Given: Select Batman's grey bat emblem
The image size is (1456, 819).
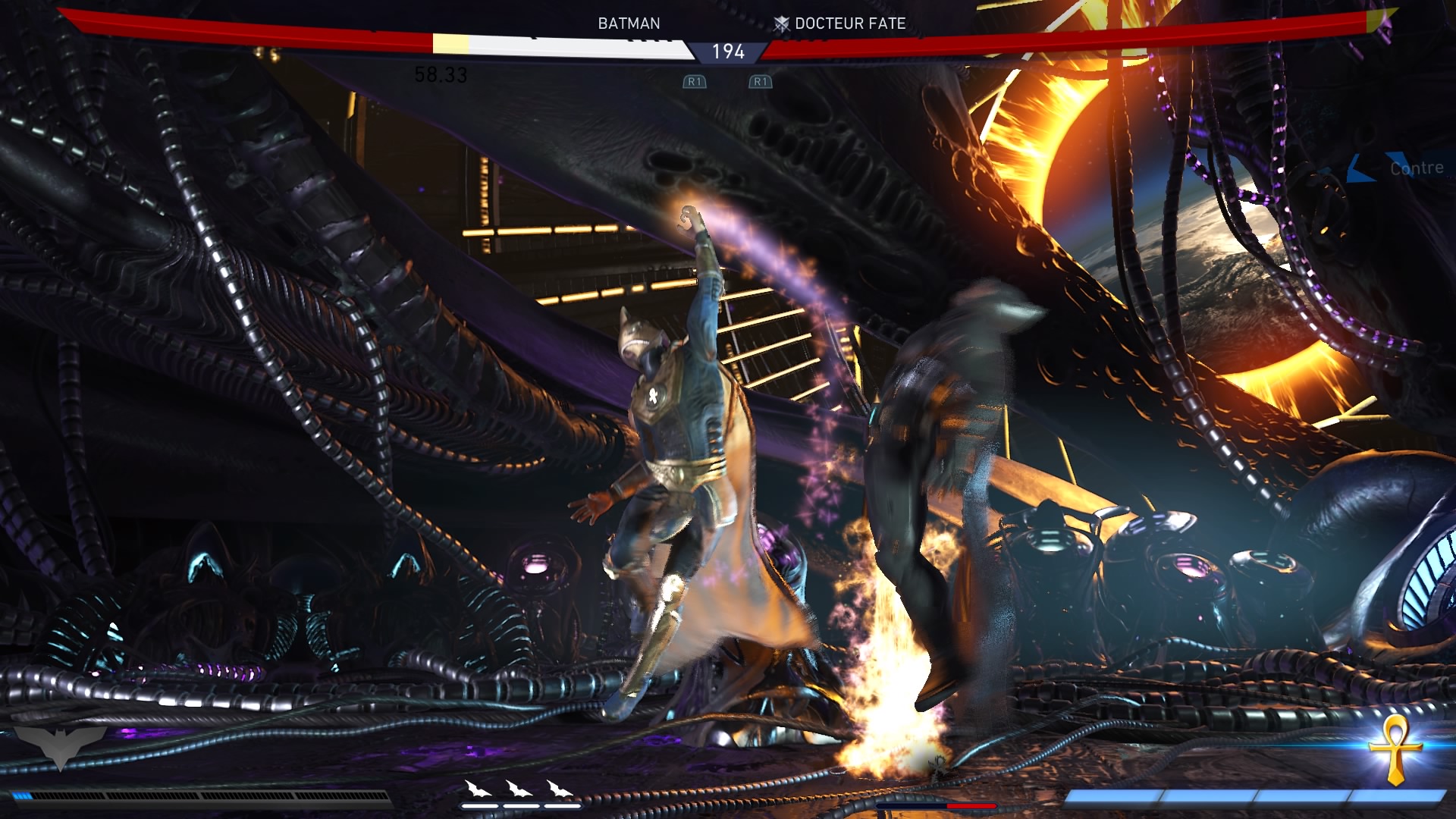Looking at the screenshot, I should click(x=60, y=745).
